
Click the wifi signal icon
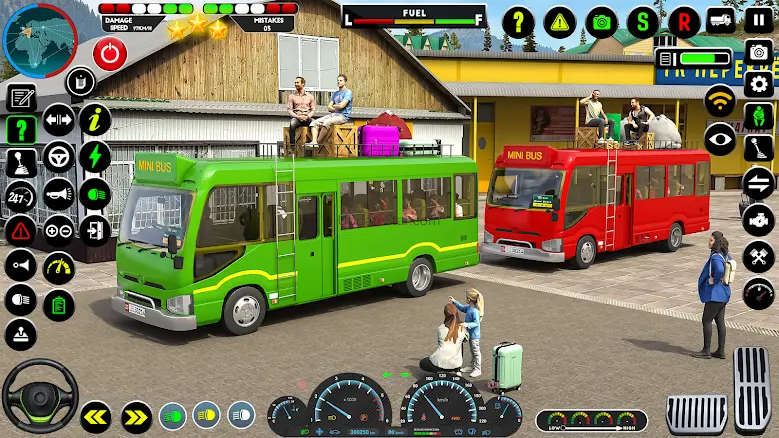click(x=719, y=102)
